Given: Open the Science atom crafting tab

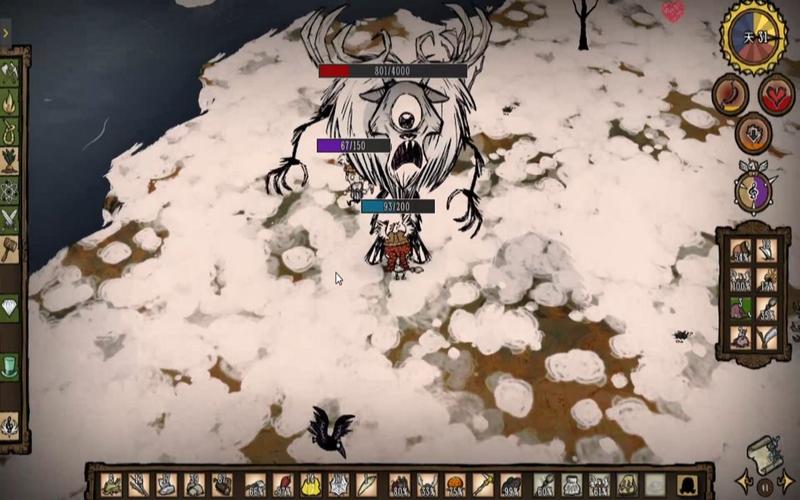Looking at the screenshot, I should 10,190.
